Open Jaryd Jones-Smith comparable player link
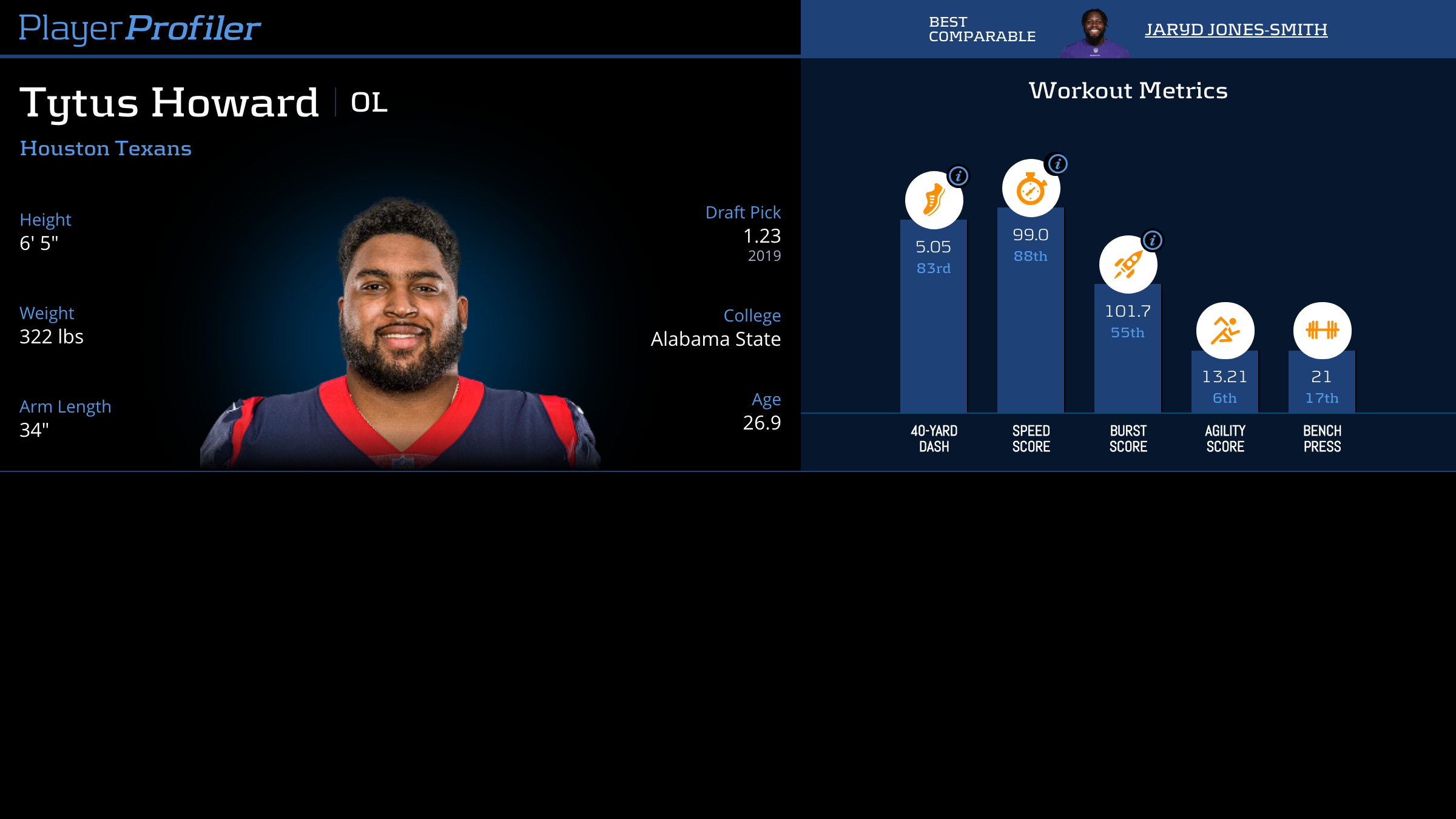This screenshot has width=1456, height=819. click(1236, 30)
